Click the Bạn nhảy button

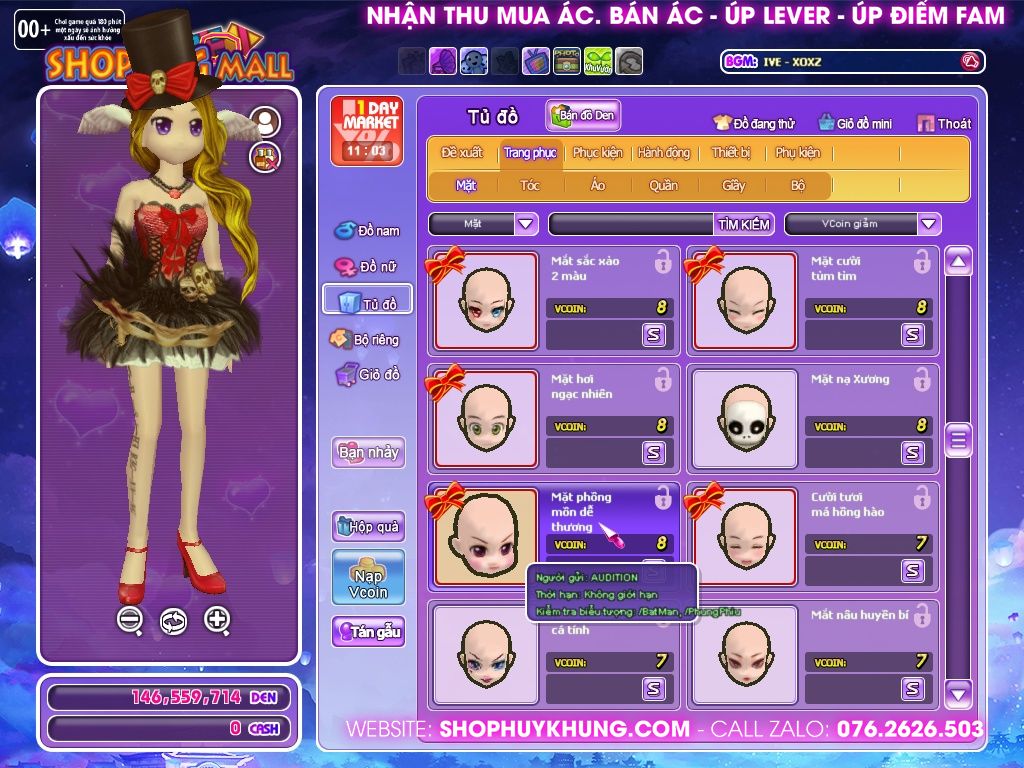coord(368,452)
